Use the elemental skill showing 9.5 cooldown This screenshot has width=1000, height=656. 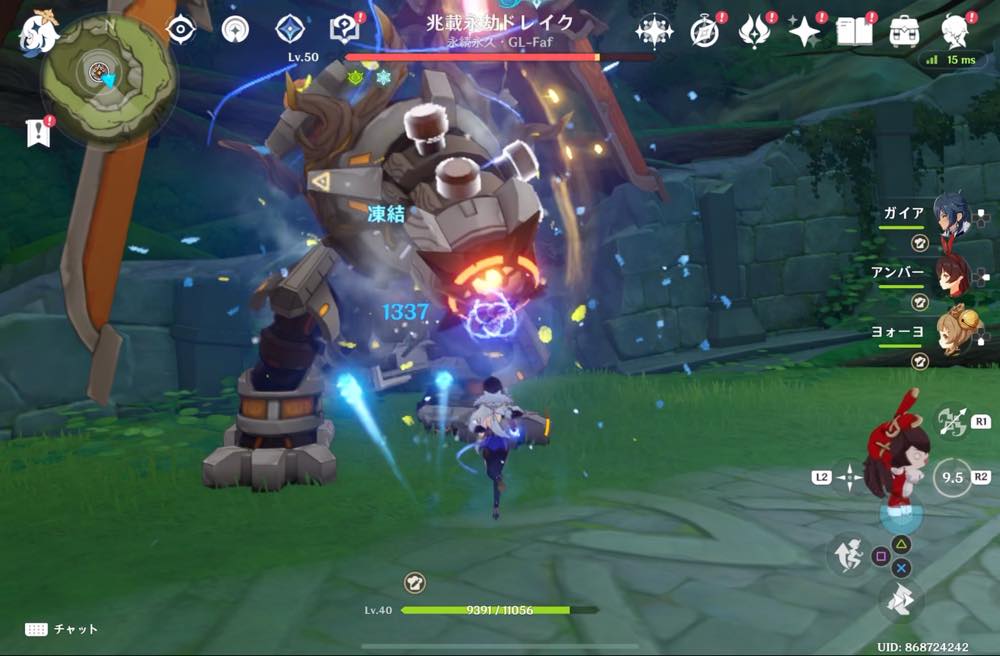[951, 478]
